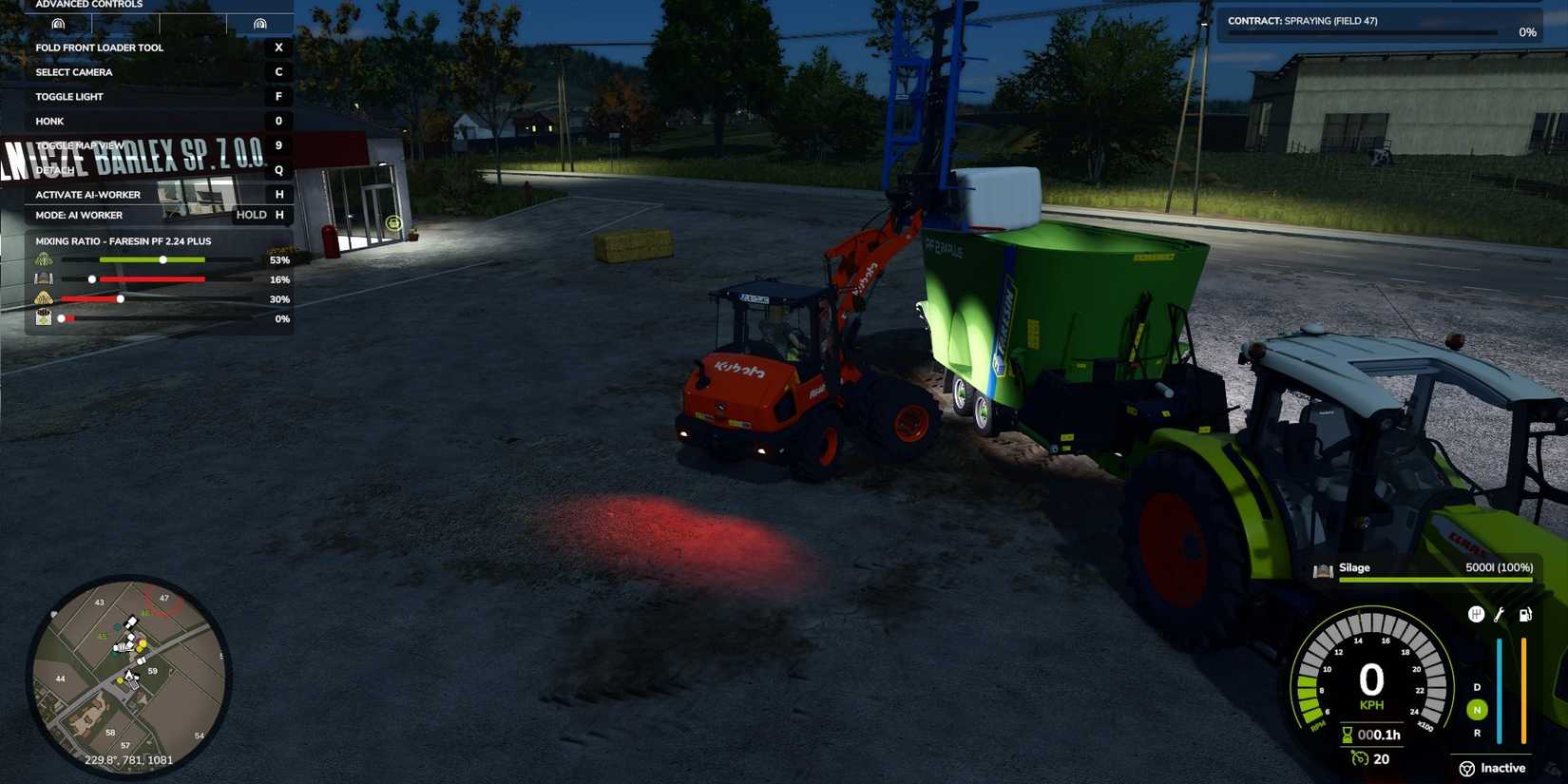The image size is (1568, 784).
Task: Click ACTIVATE AI-WORKER in the controls list
Action: pyautogui.click(x=86, y=194)
